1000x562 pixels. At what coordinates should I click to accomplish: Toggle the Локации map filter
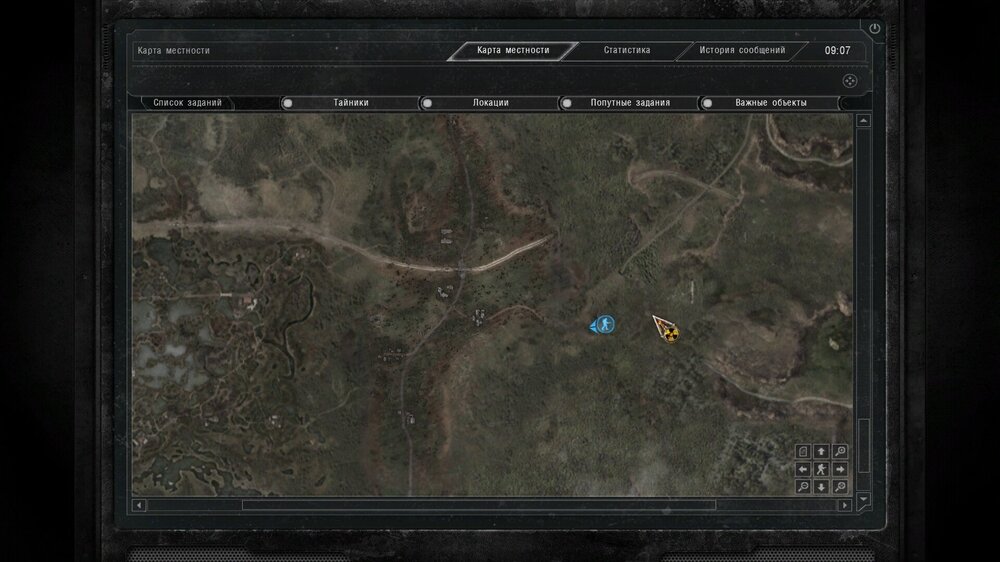click(427, 102)
